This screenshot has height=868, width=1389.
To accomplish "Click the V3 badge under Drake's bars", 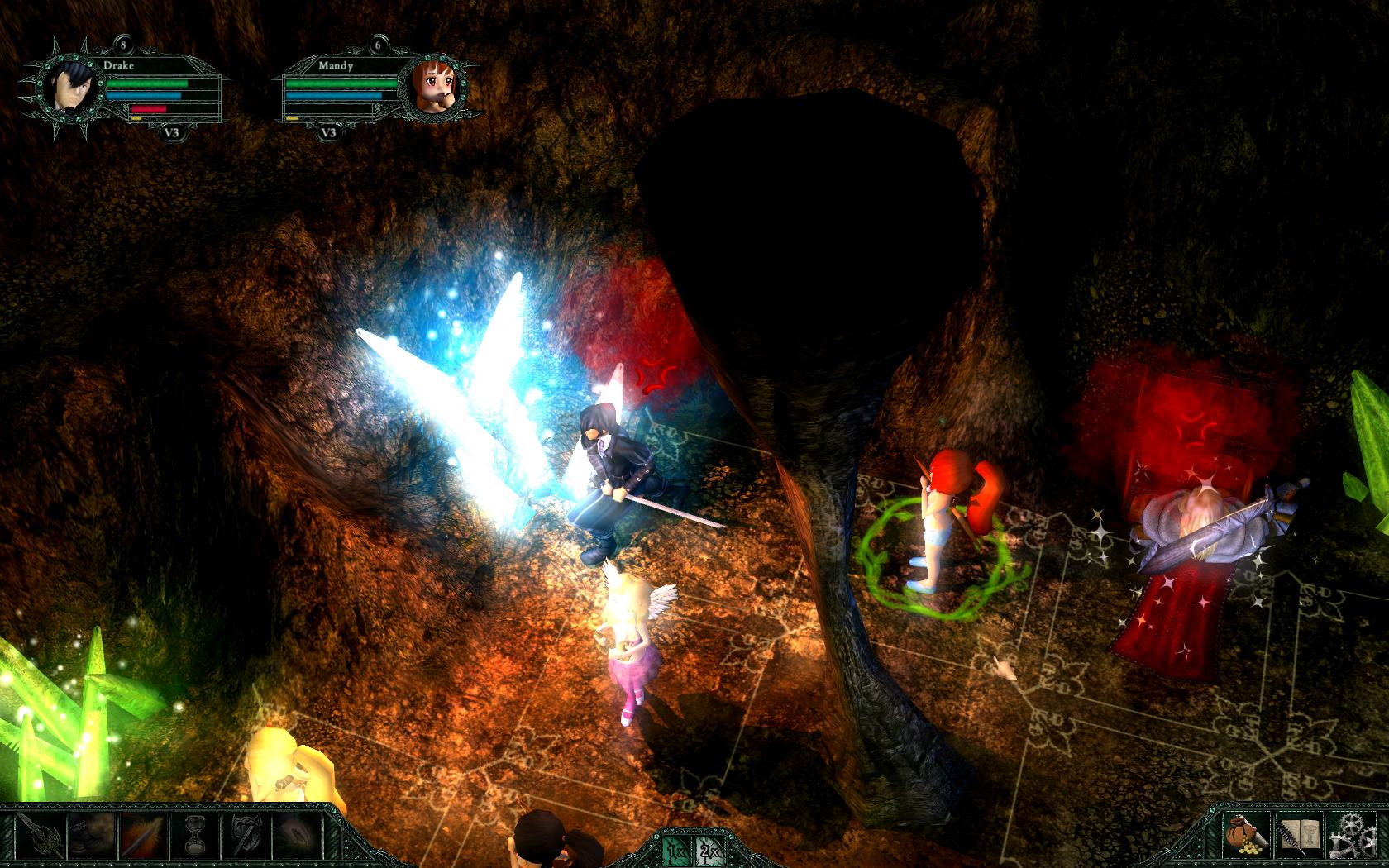I will (173, 132).
